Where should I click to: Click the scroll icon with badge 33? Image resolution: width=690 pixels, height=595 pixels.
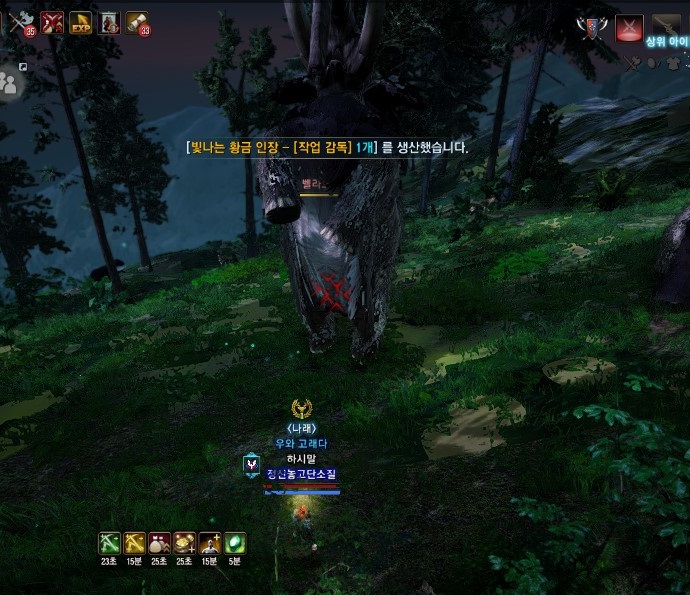tap(137, 22)
